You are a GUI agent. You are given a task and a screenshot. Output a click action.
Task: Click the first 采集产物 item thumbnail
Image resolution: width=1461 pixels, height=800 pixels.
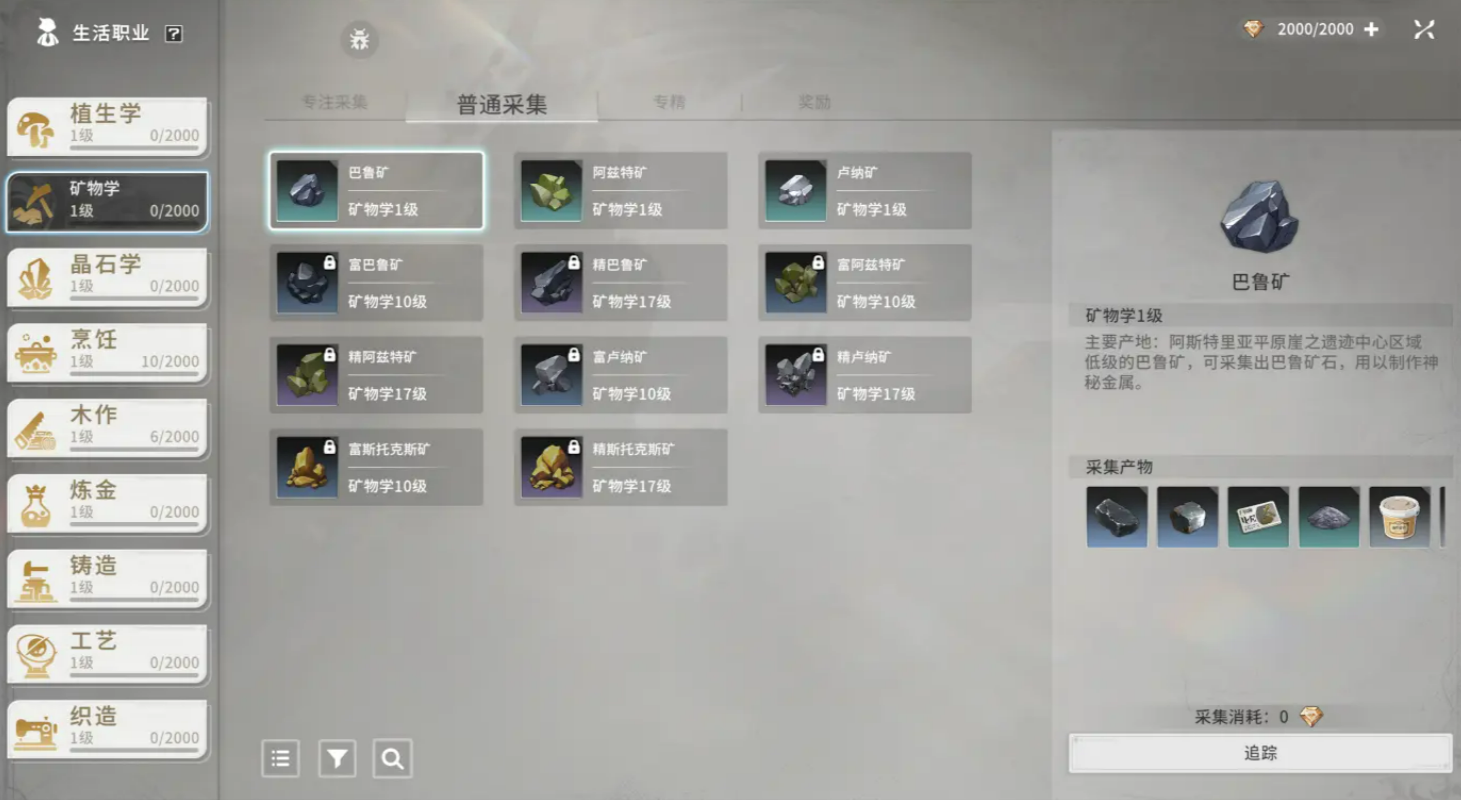click(1116, 516)
